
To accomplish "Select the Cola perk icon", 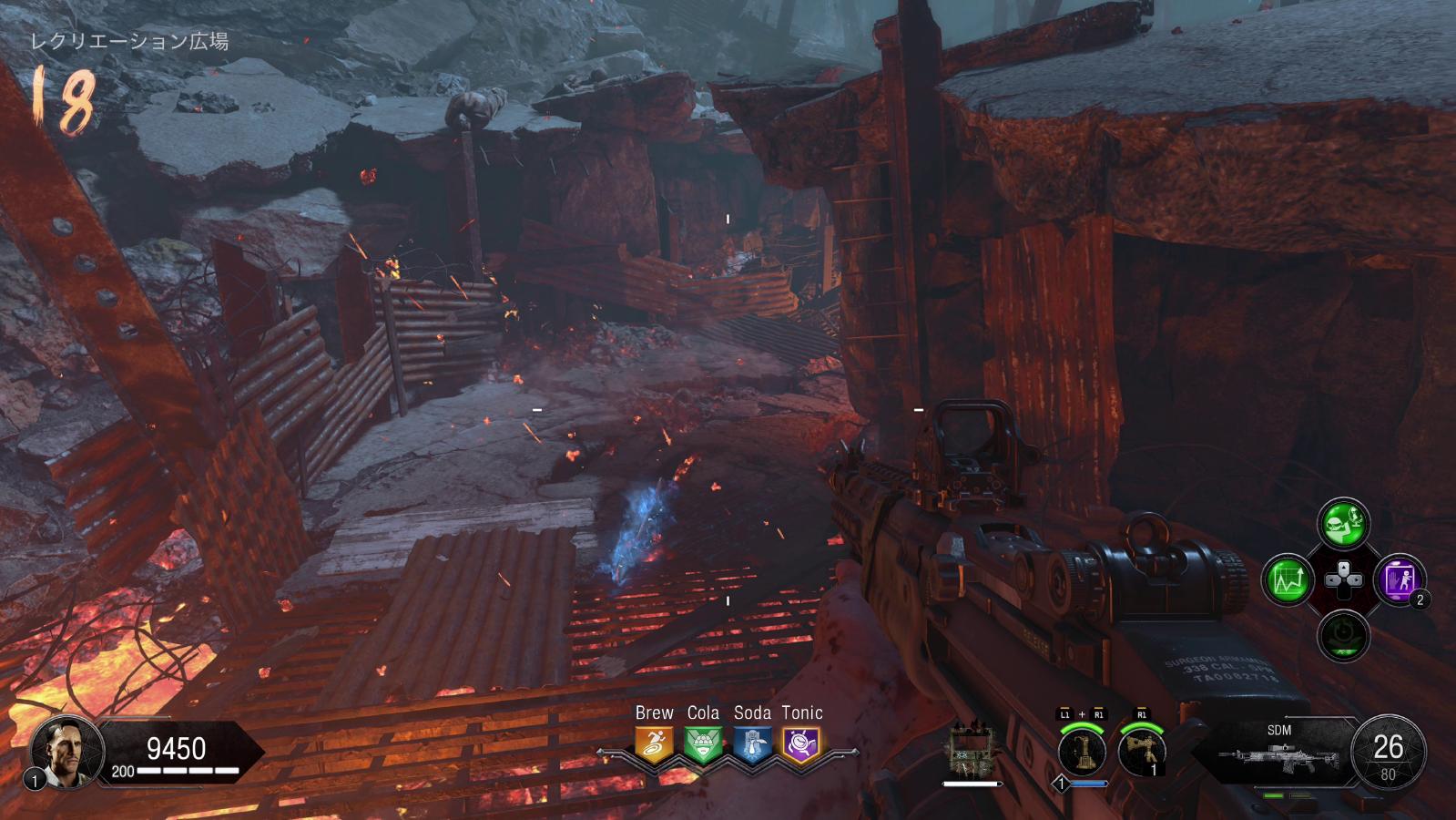I will 703,744.
